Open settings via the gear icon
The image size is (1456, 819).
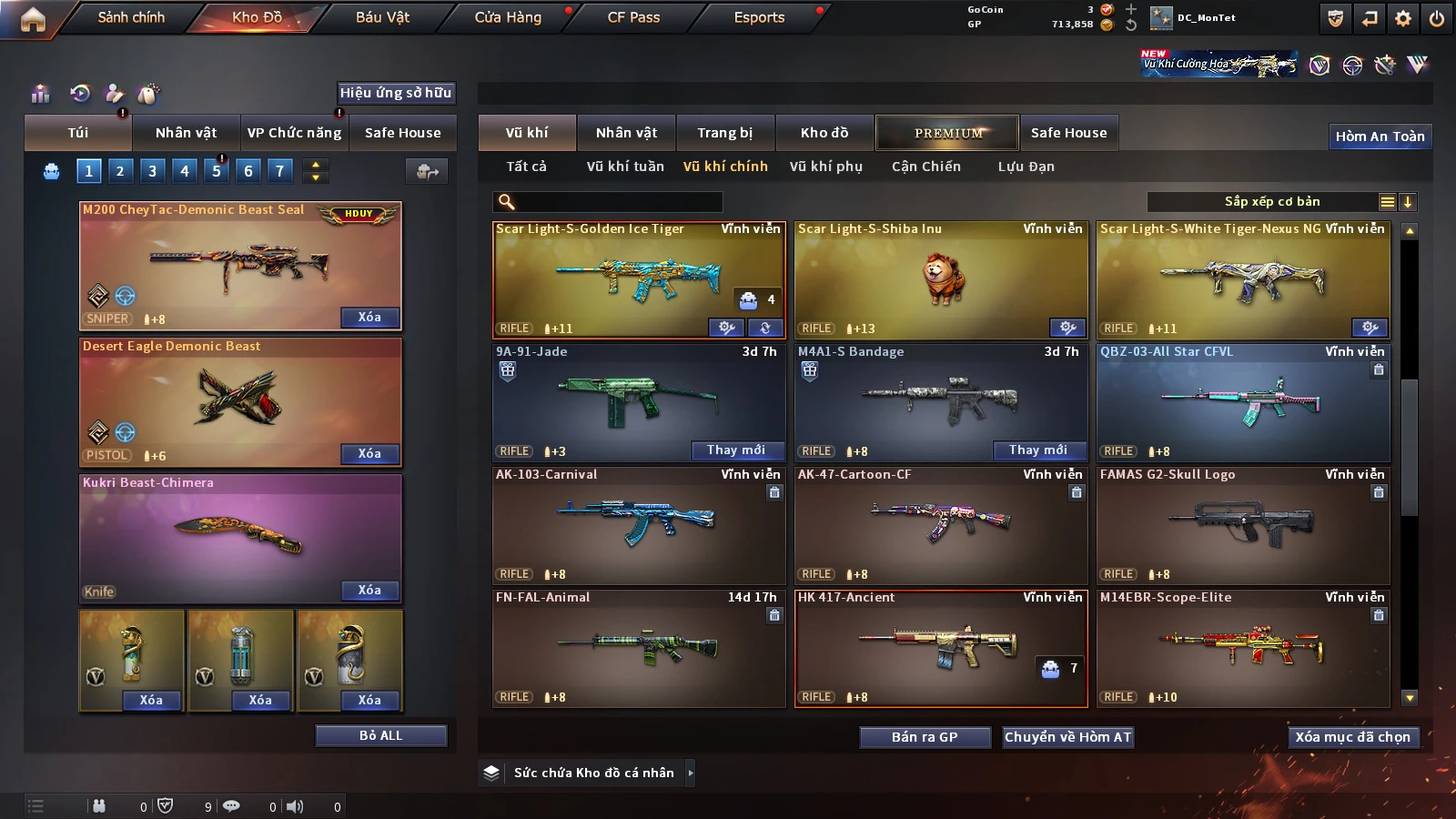(x=1403, y=18)
